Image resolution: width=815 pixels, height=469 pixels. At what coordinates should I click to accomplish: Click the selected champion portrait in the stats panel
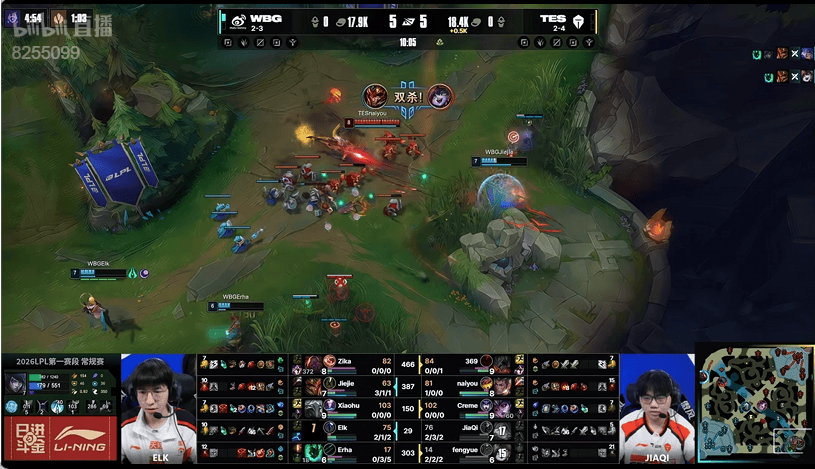point(18,382)
